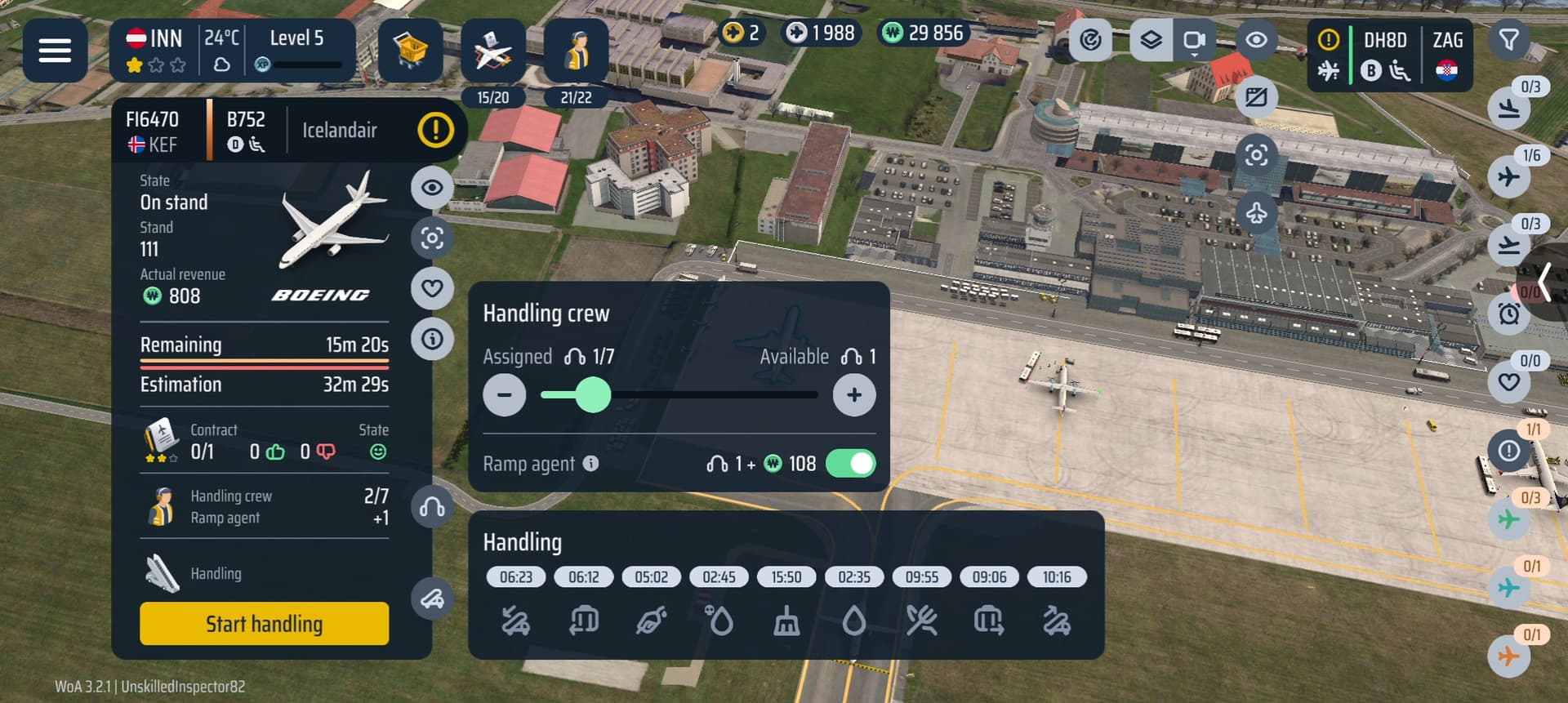Open the handling crew headset tab
Viewport: 1568px width, 703px height.
click(432, 508)
